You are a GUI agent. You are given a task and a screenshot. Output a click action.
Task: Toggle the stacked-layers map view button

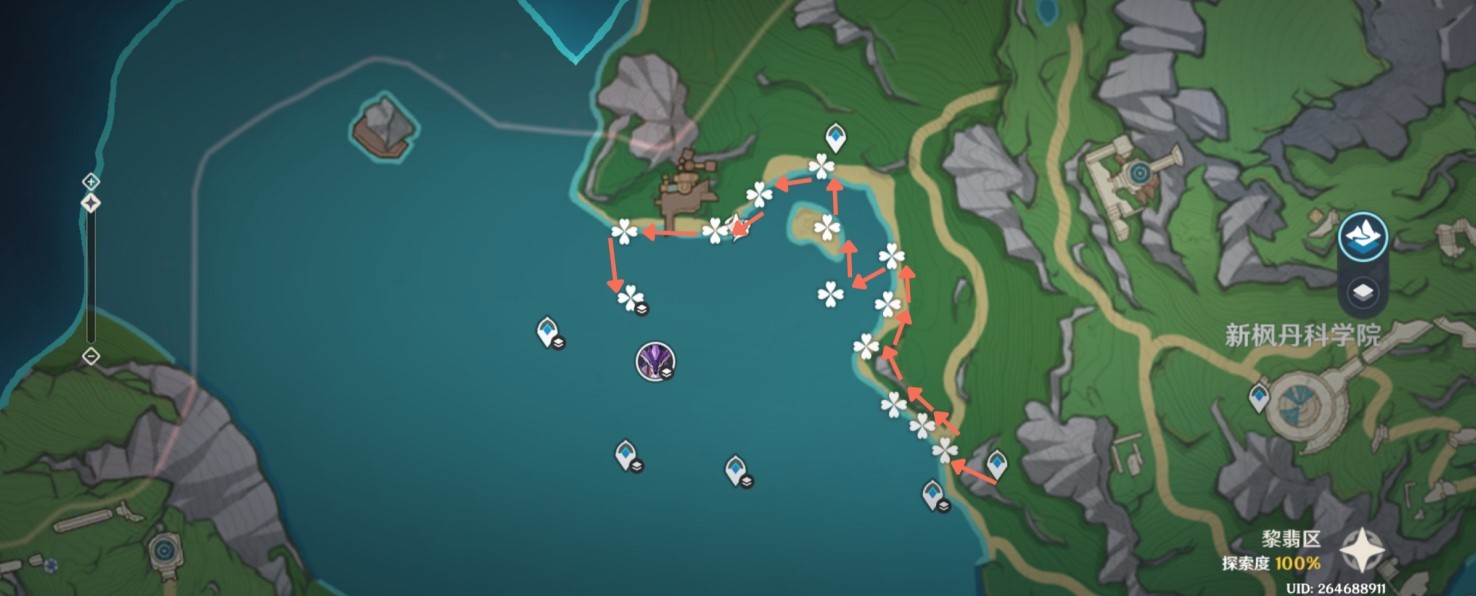(1361, 293)
